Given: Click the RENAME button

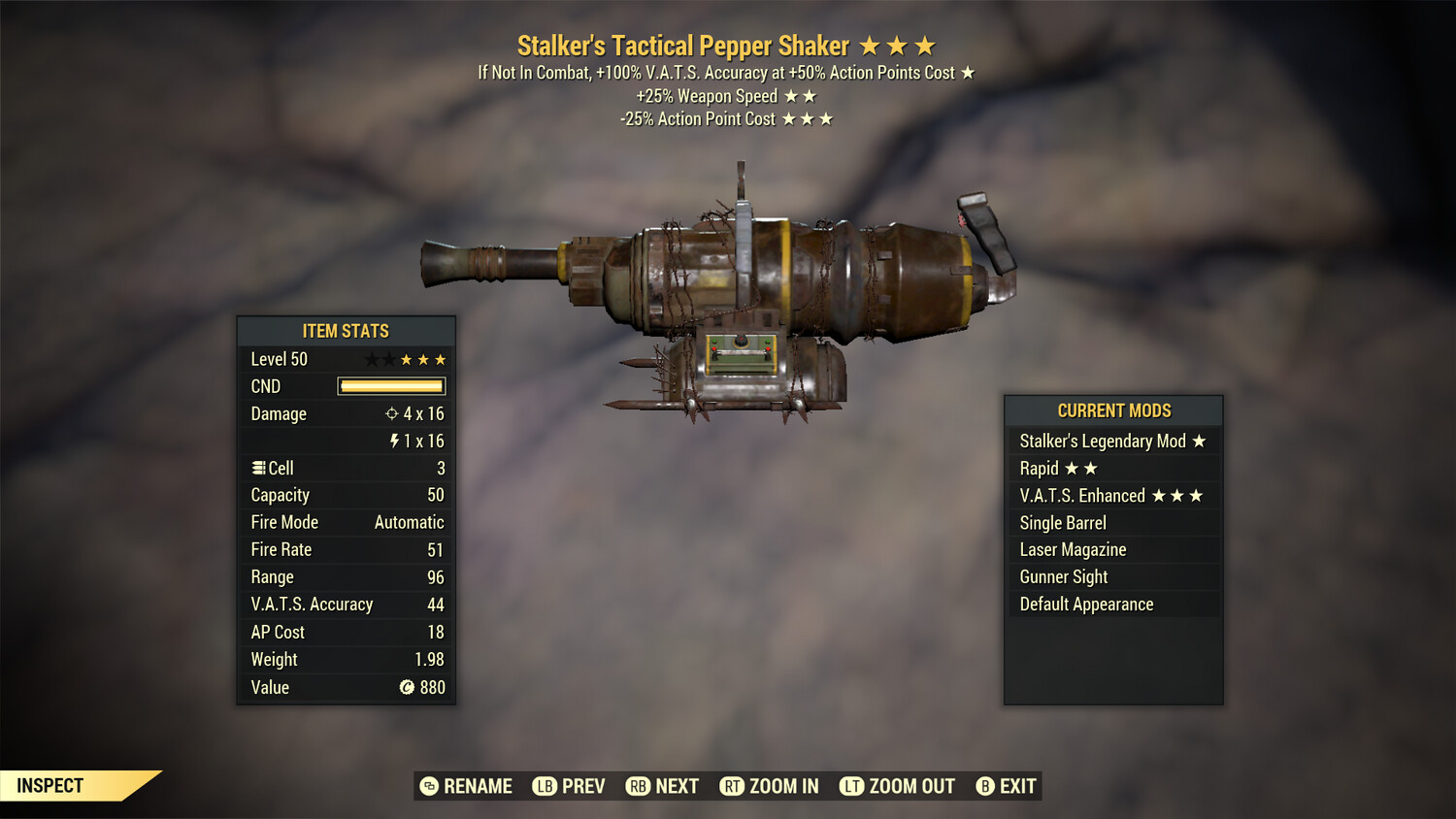Looking at the screenshot, I should [478, 786].
